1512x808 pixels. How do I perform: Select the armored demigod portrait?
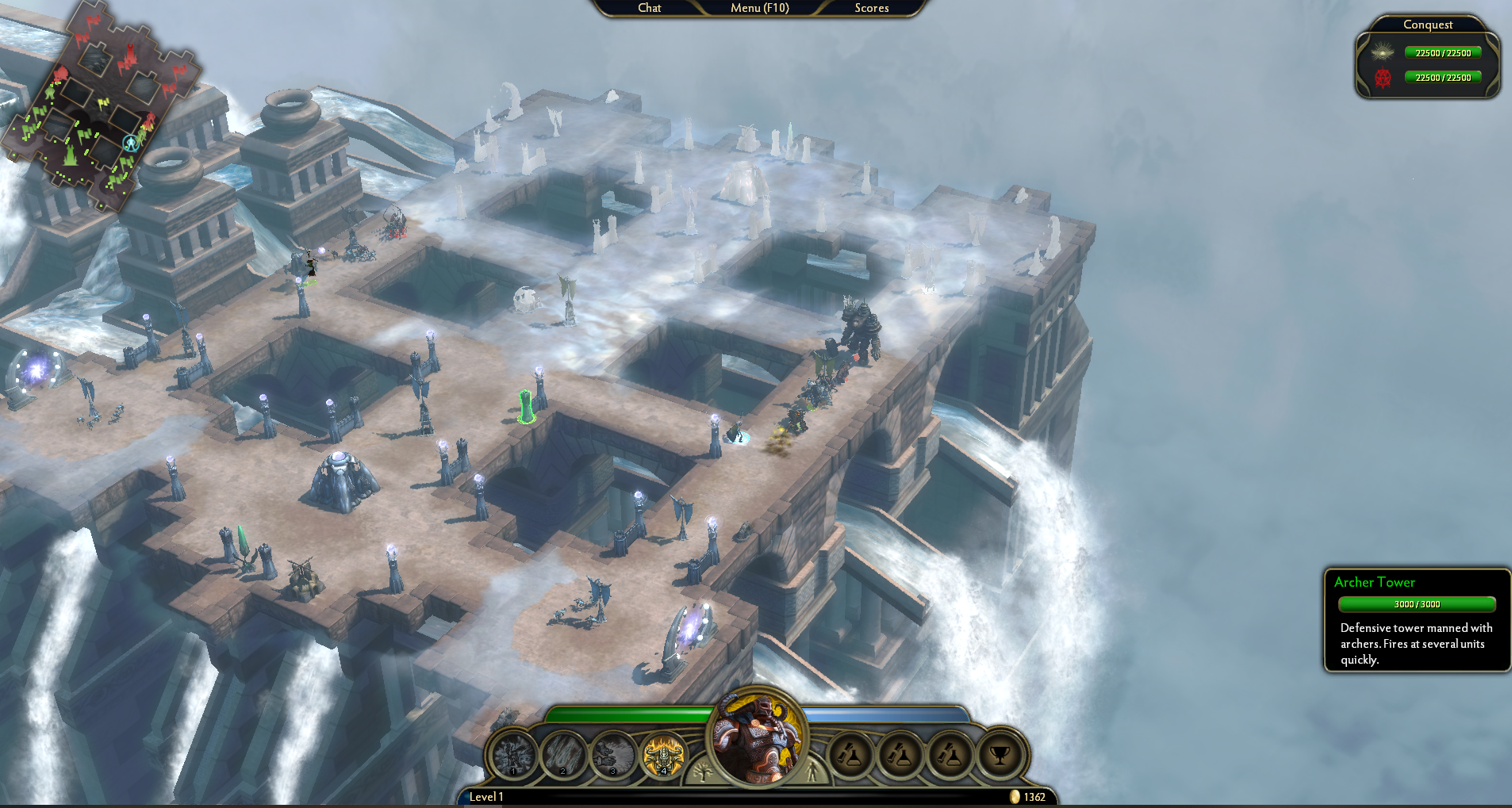(x=758, y=737)
